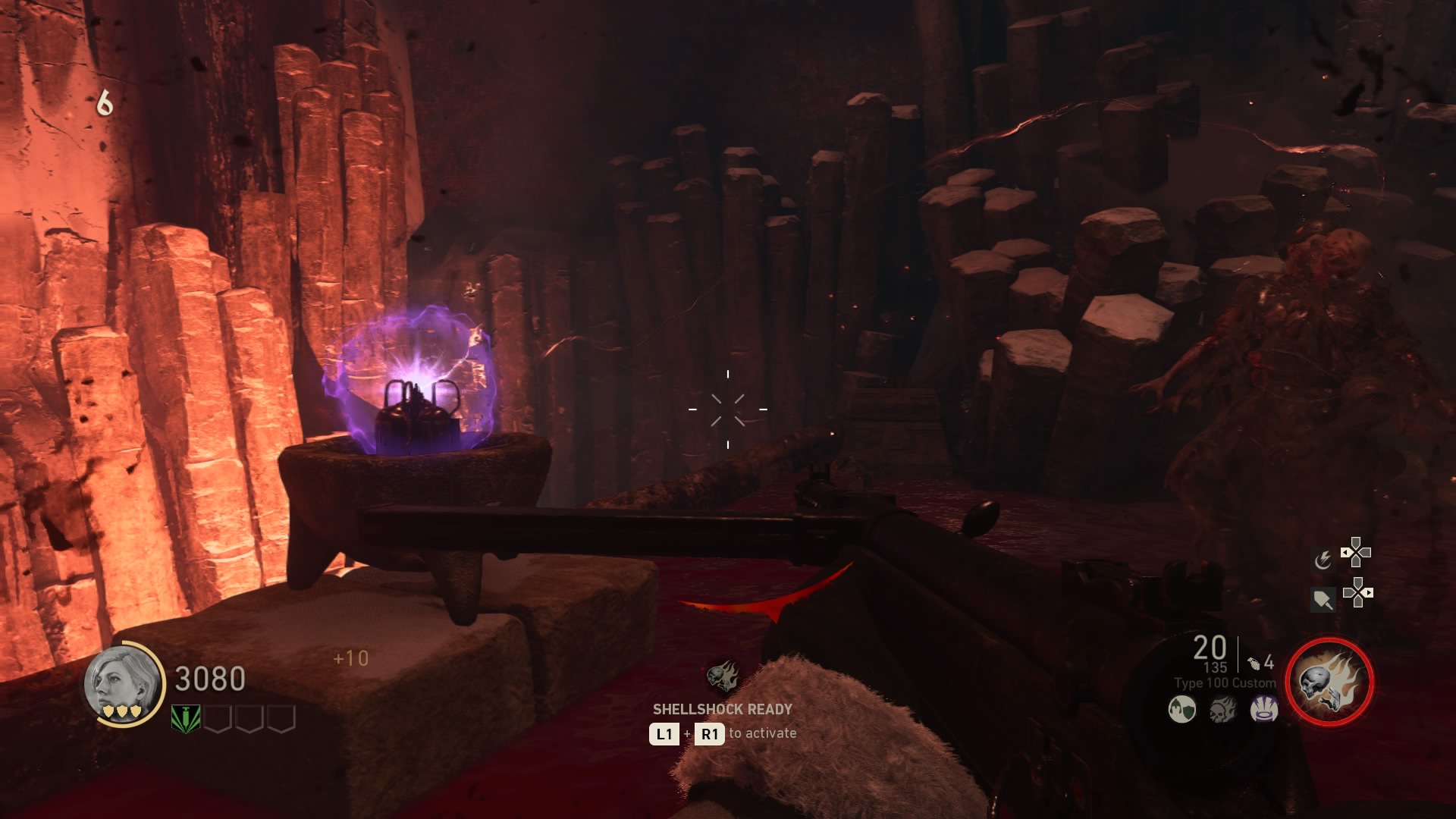Select the lightning bolt consumable icon
Screen dimensions: 1456x819
[1323, 560]
